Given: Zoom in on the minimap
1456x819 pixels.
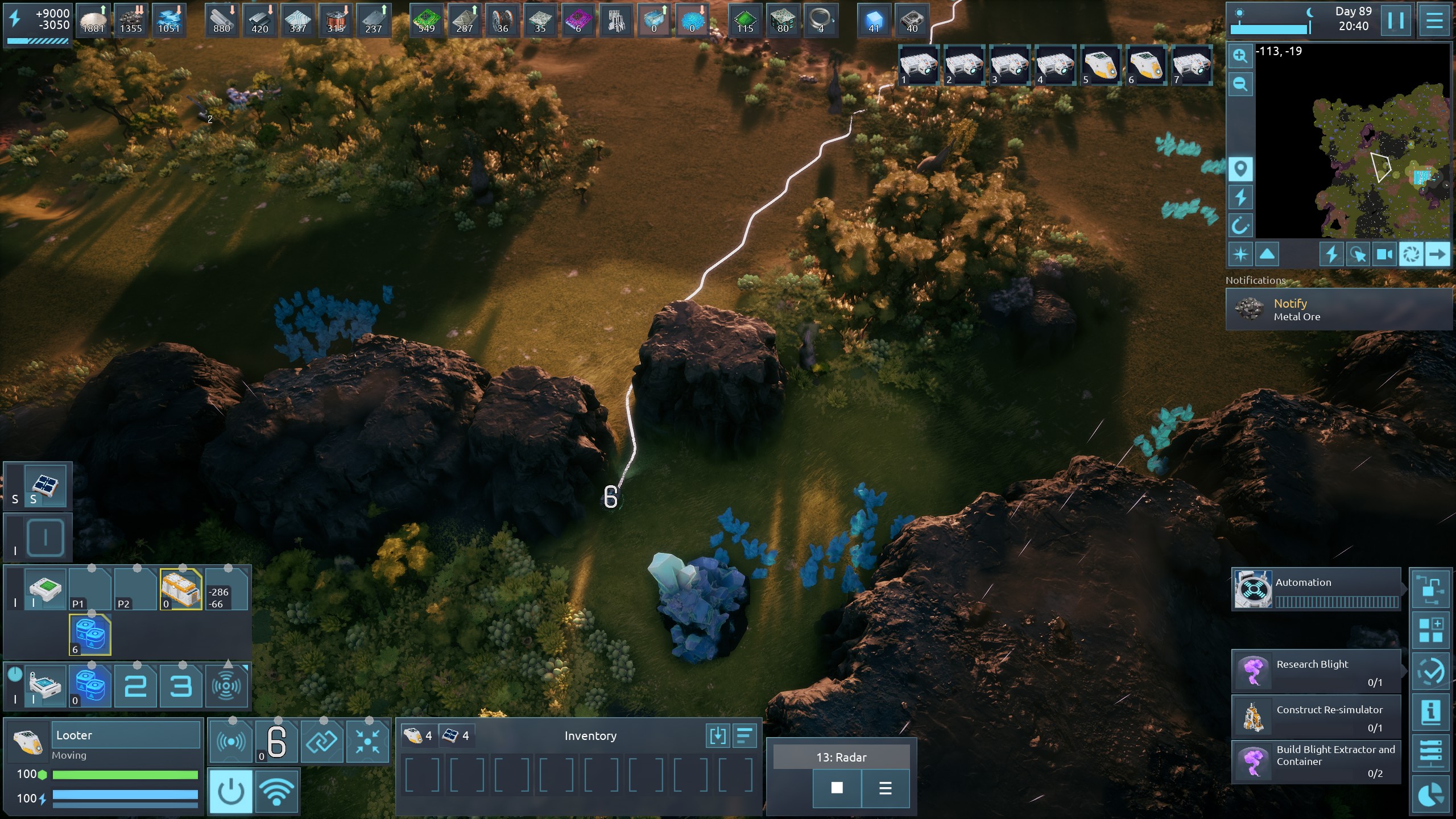Looking at the screenshot, I should tap(1240, 56).
